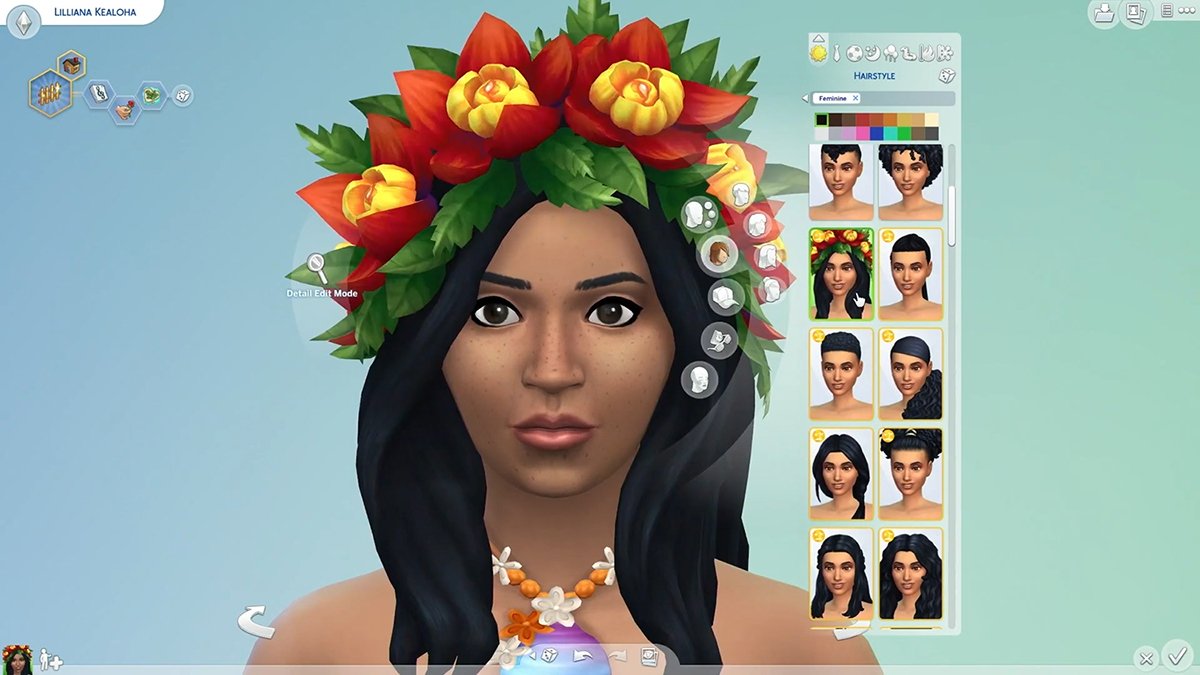The width and height of the screenshot is (1200, 675).
Task: Confirm the Sim with the checkmark button
Action: (1177, 657)
